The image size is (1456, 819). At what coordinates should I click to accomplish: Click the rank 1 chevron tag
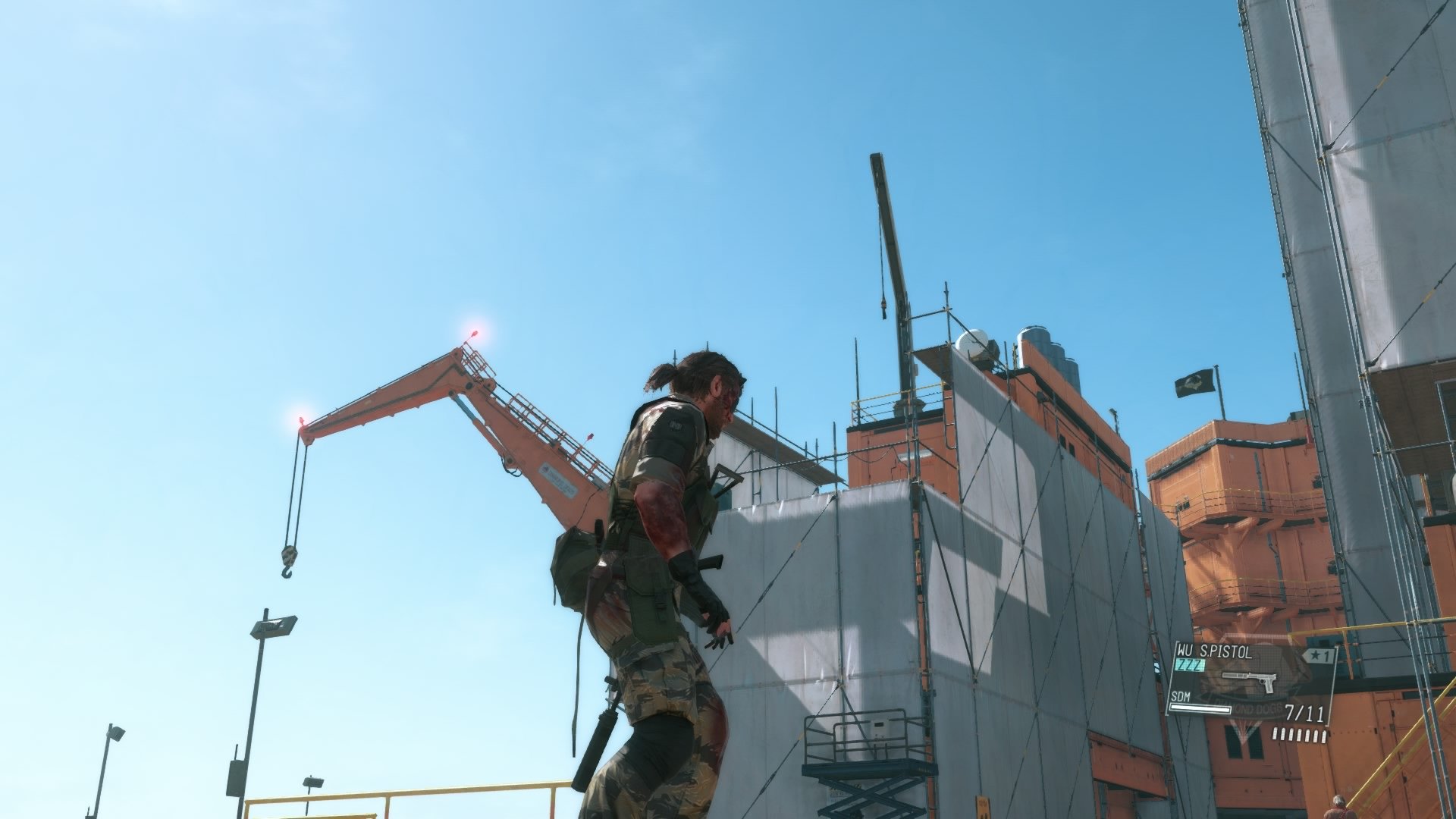(x=1320, y=654)
